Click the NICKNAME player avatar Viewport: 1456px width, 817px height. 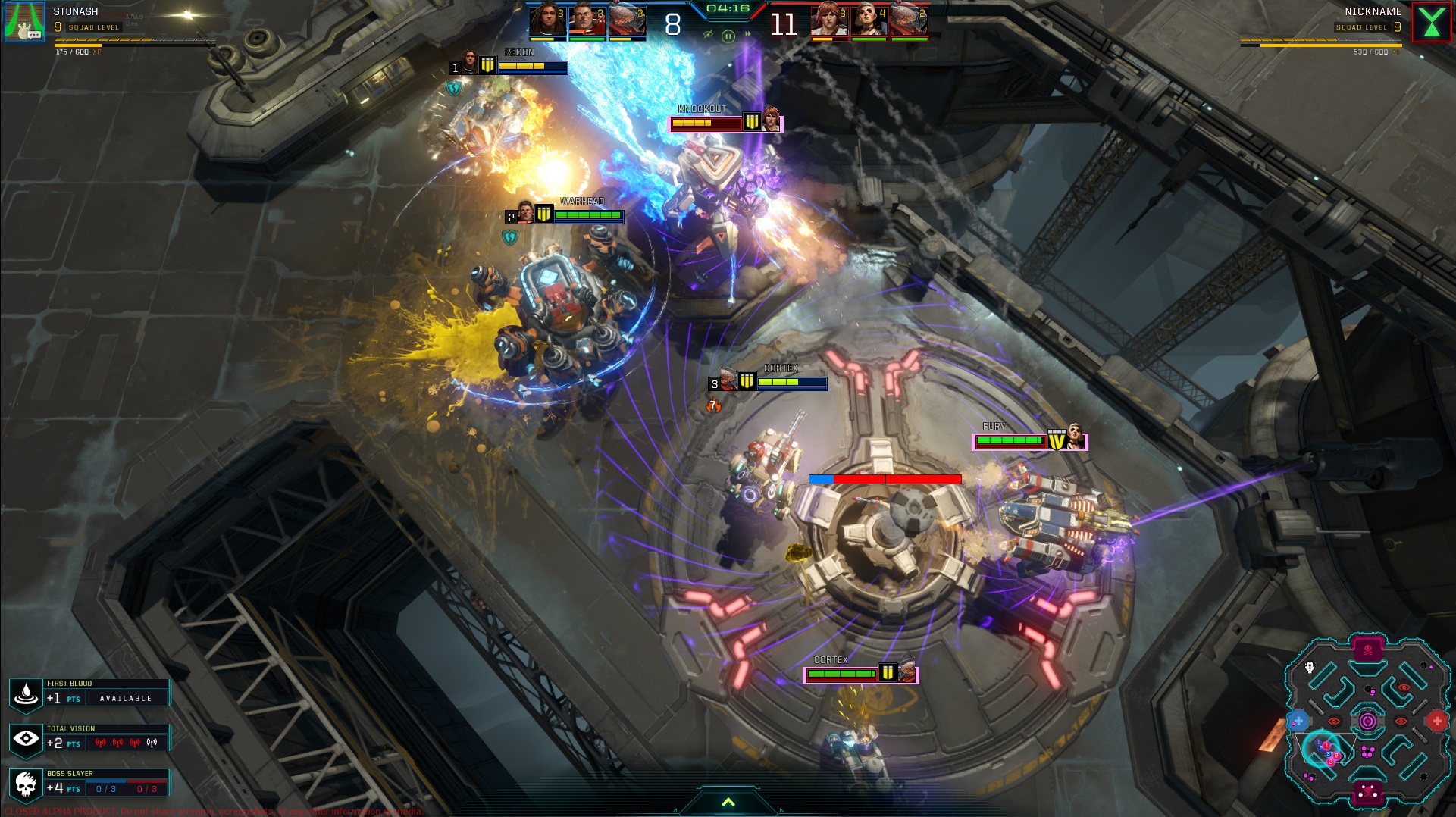tap(1432, 22)
